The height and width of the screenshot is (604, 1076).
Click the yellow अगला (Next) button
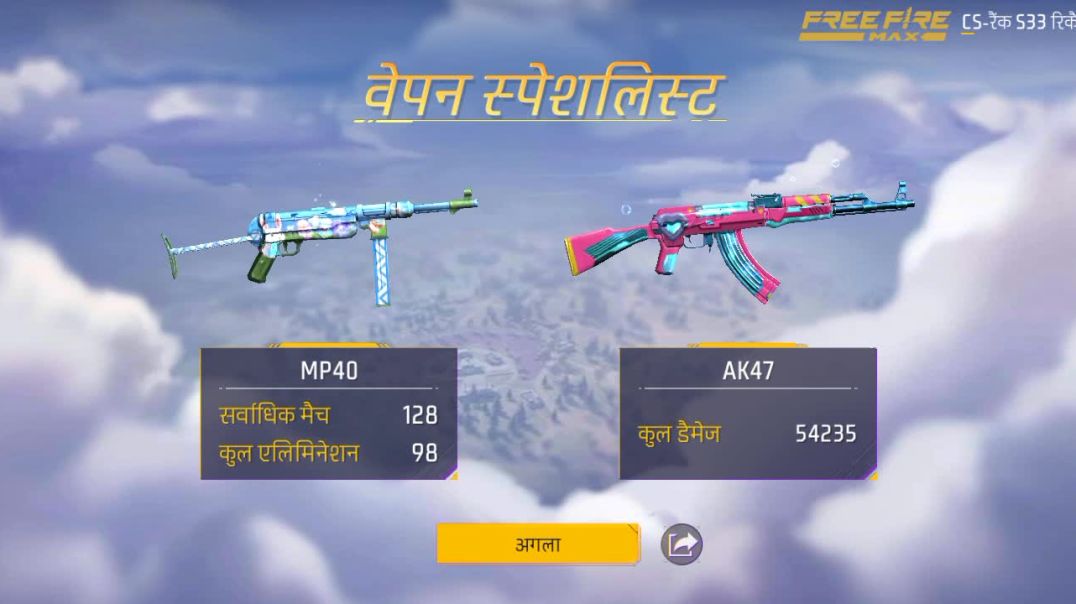pyautogui.click(x=537, y=544)
